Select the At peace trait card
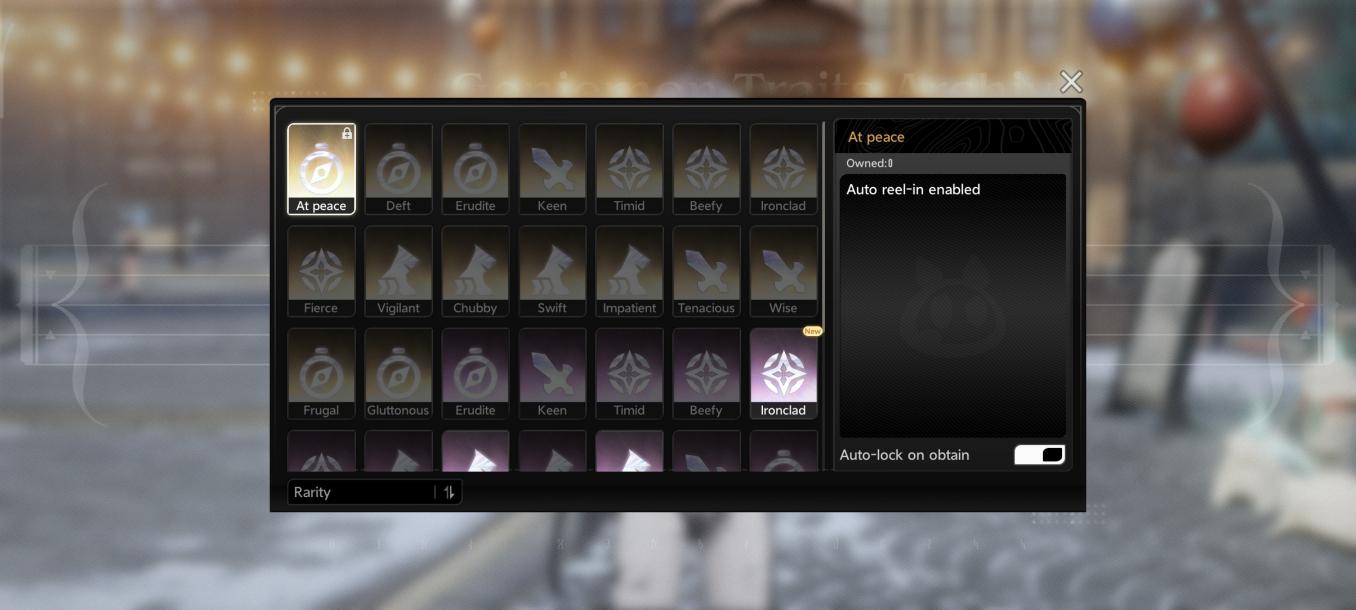 pyautogui.click(x=321, y=168)
